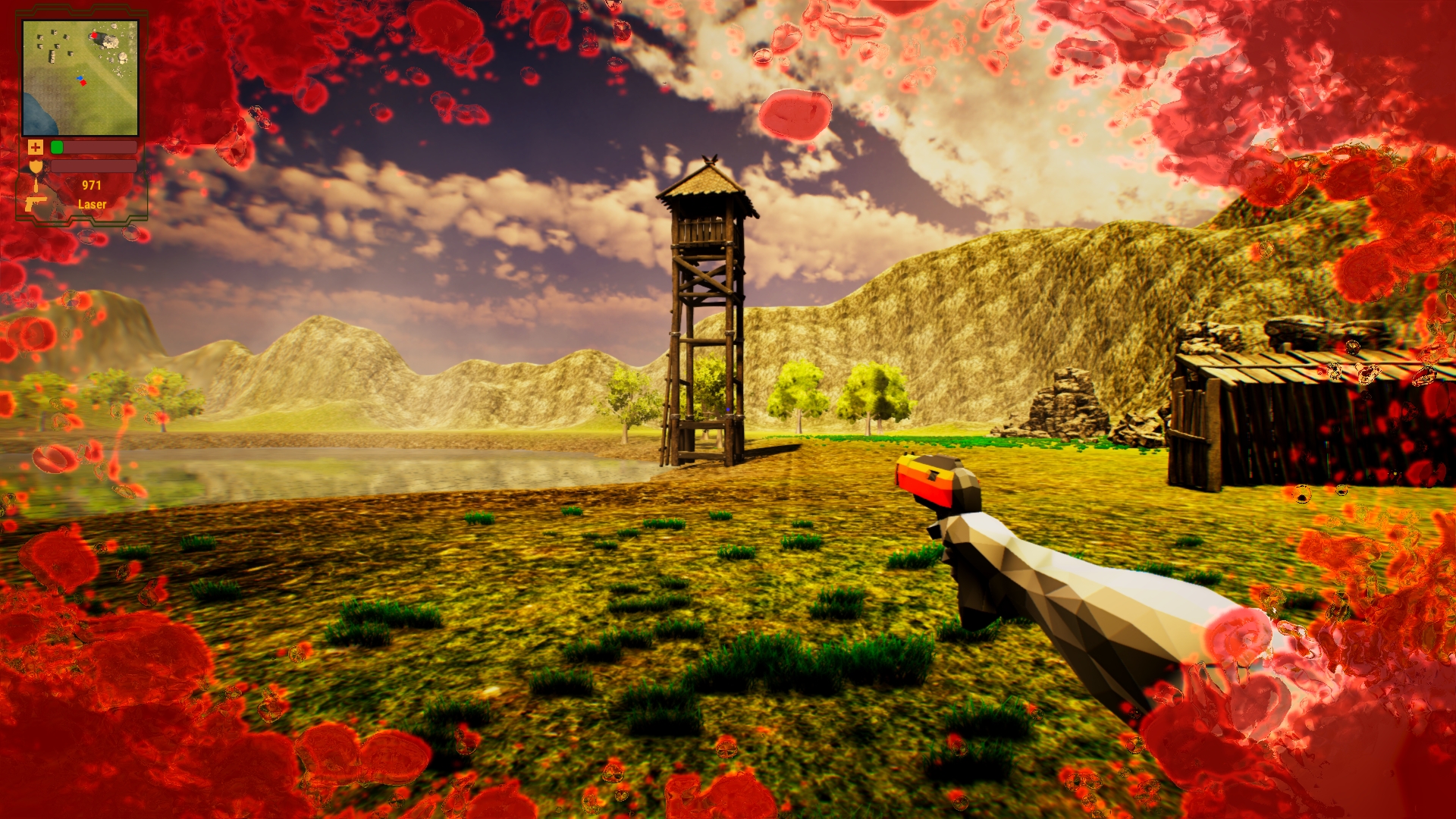
Task: Click the red enemy marker beside the player arrow
Action: point(83,83)
